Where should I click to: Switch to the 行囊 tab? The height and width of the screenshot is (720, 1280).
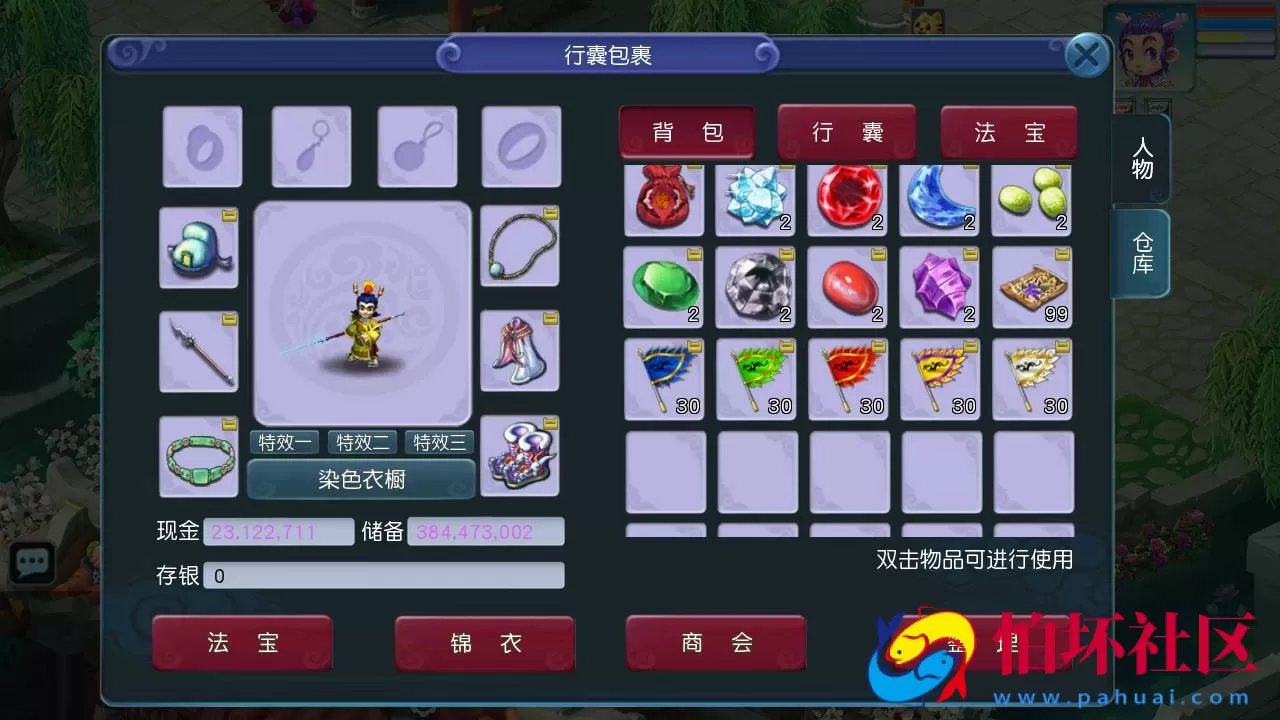846,130
